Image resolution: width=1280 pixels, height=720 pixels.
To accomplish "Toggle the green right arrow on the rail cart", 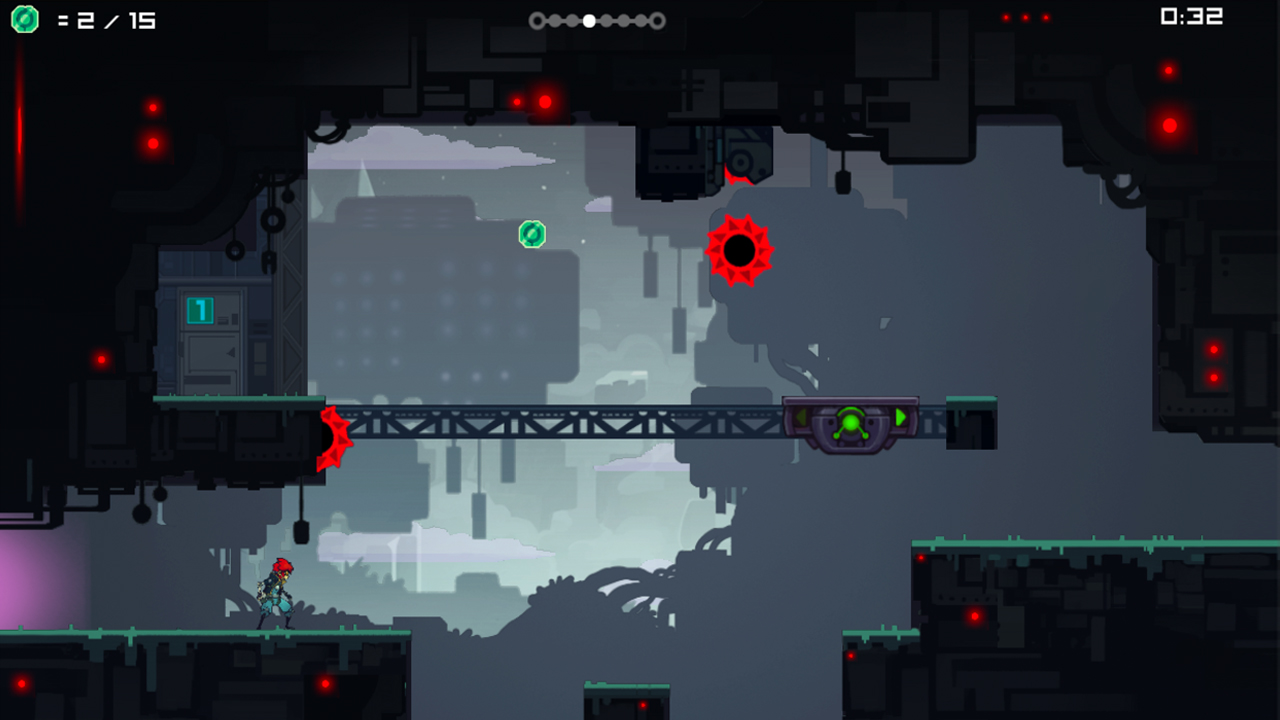I will click(900, 418).
